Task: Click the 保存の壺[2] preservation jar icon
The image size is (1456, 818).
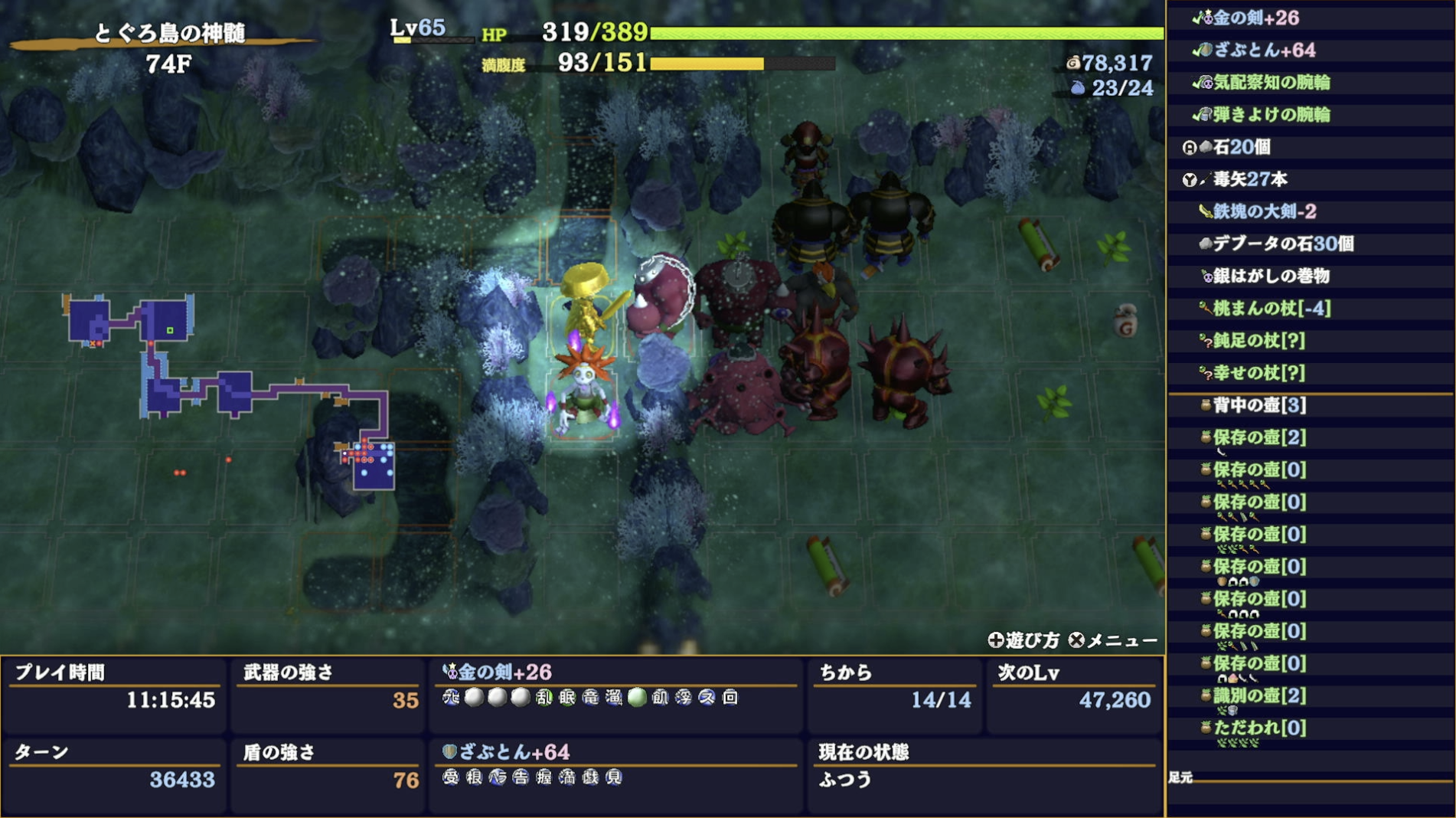Action: [x=1206, y=437]
